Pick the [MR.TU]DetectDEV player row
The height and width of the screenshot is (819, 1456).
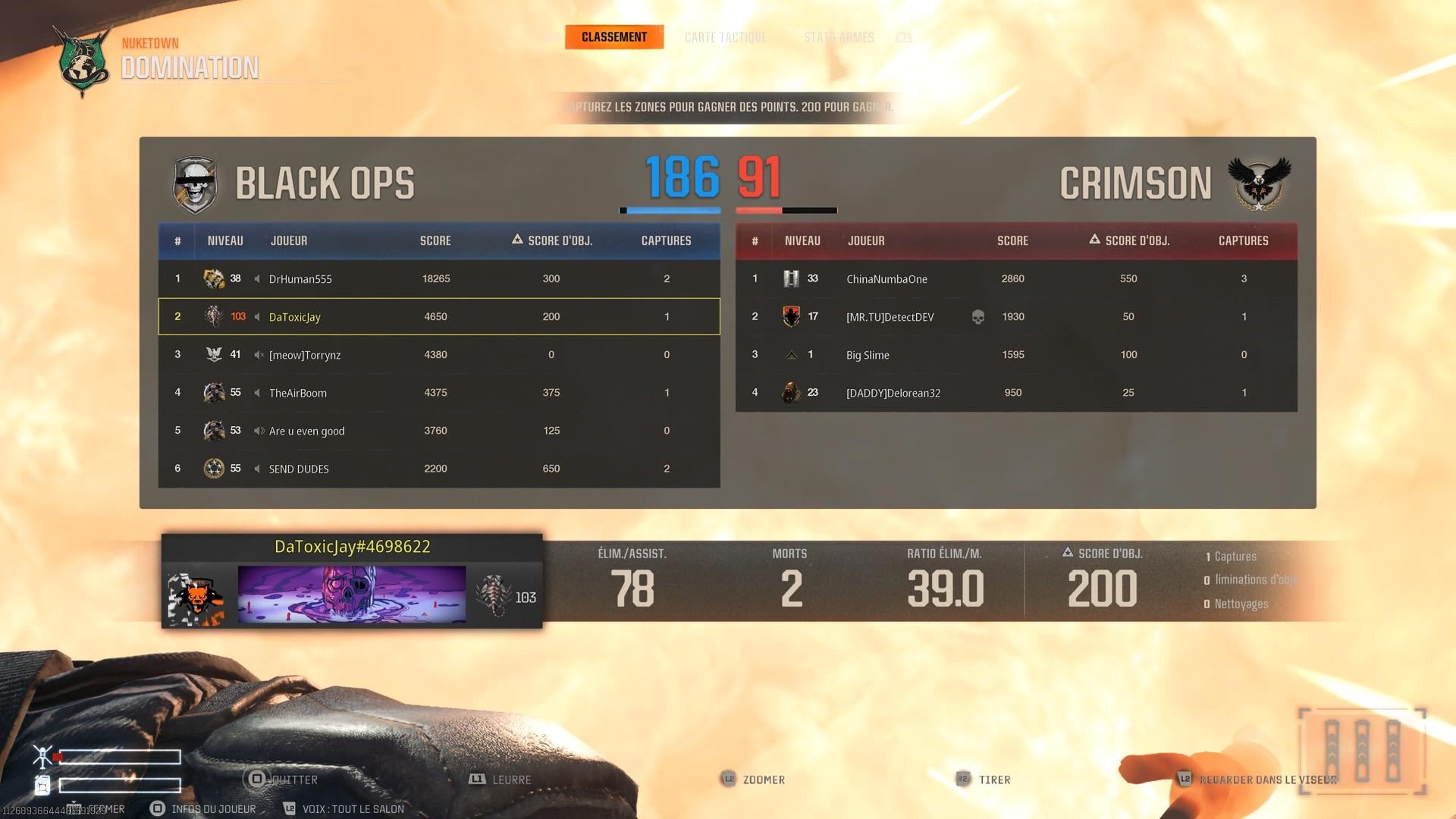[1016, 317]
